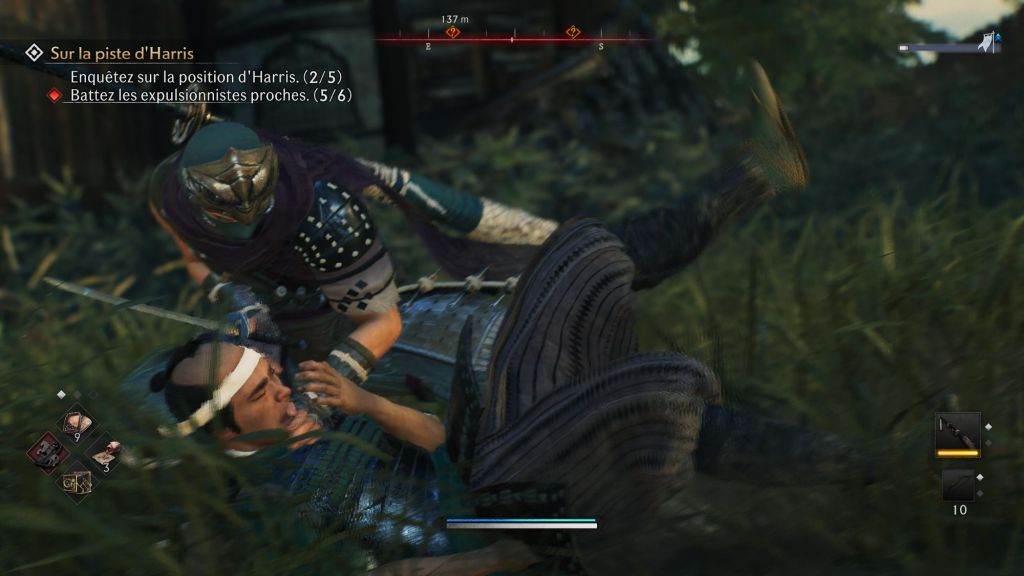Click the white banner icon beside the gauge
Image resolution: width=1024 pixels, height=576 pixels.
pos(989,43)
